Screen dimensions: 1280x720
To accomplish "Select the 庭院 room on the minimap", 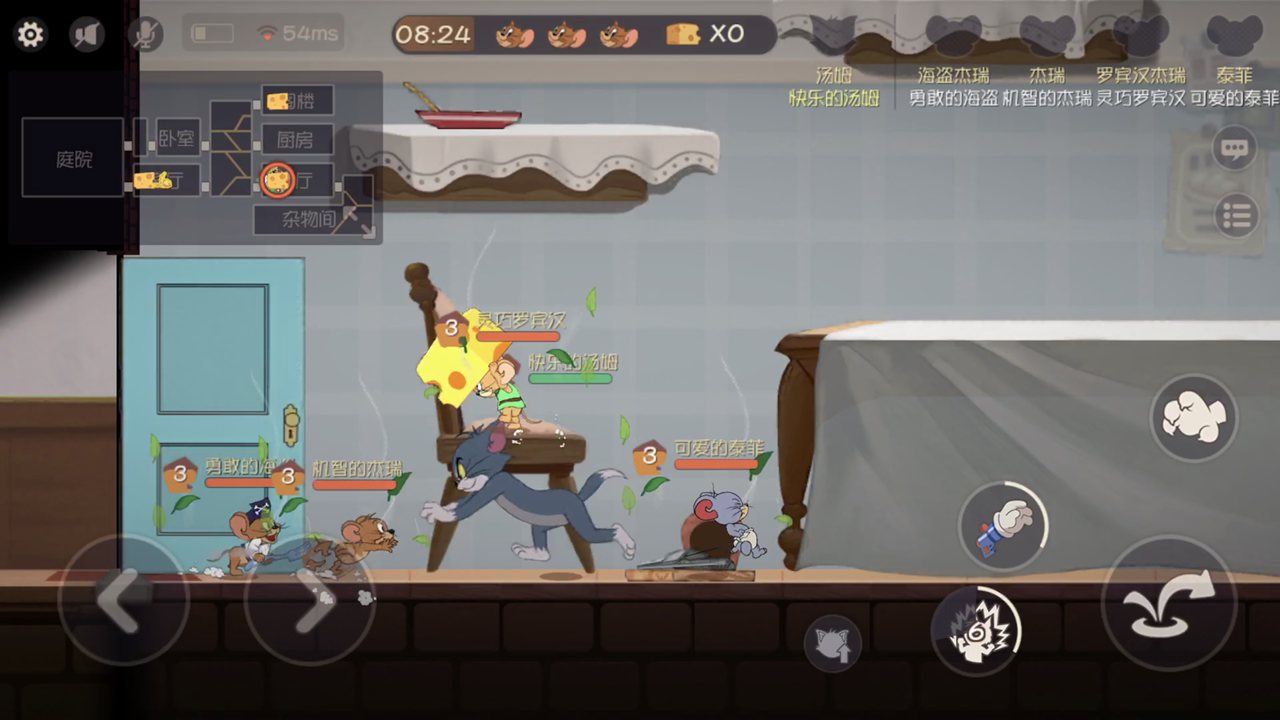I will tap(73, 158).
